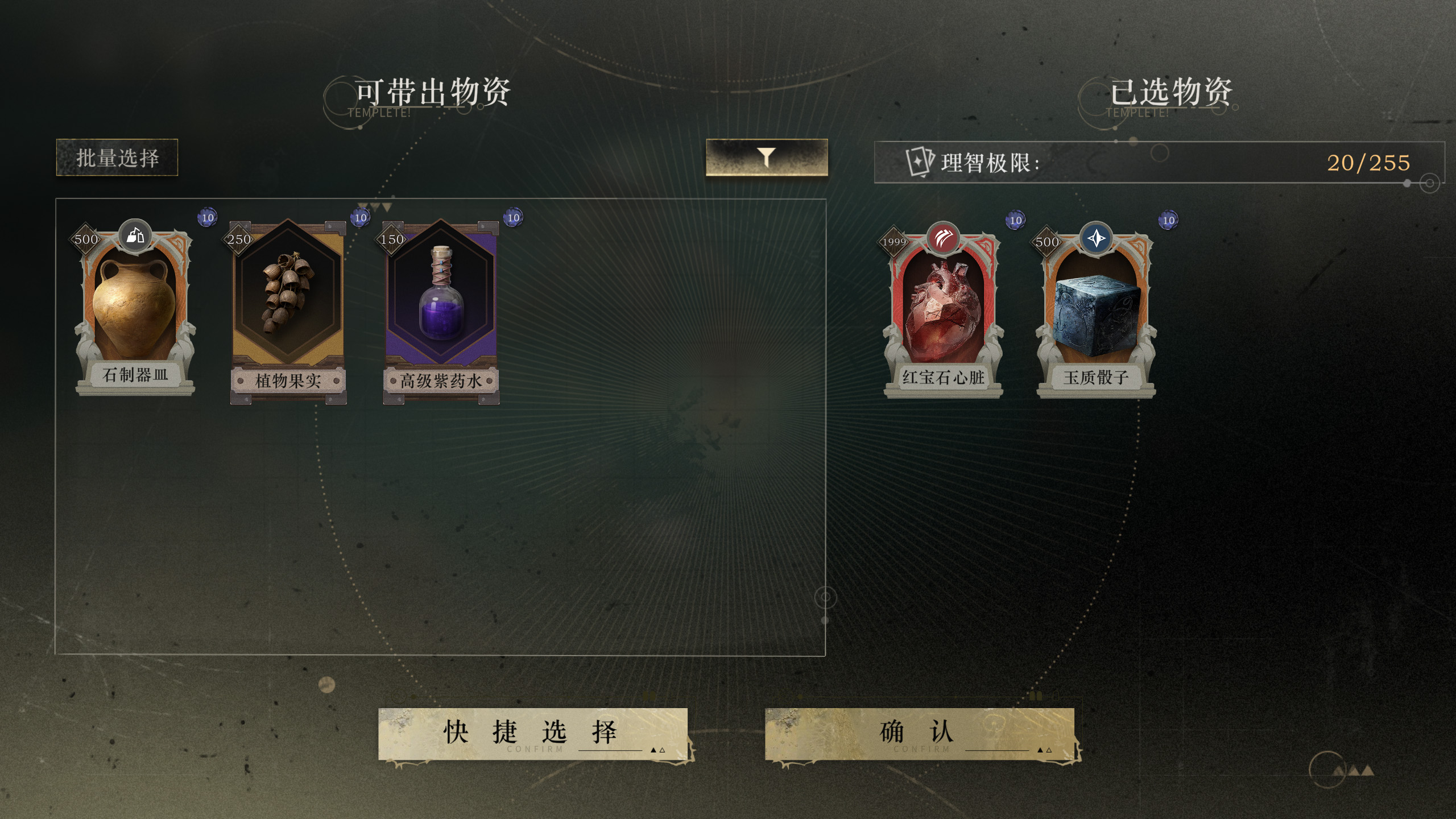Click the 批量选择 batch select button

117,158
